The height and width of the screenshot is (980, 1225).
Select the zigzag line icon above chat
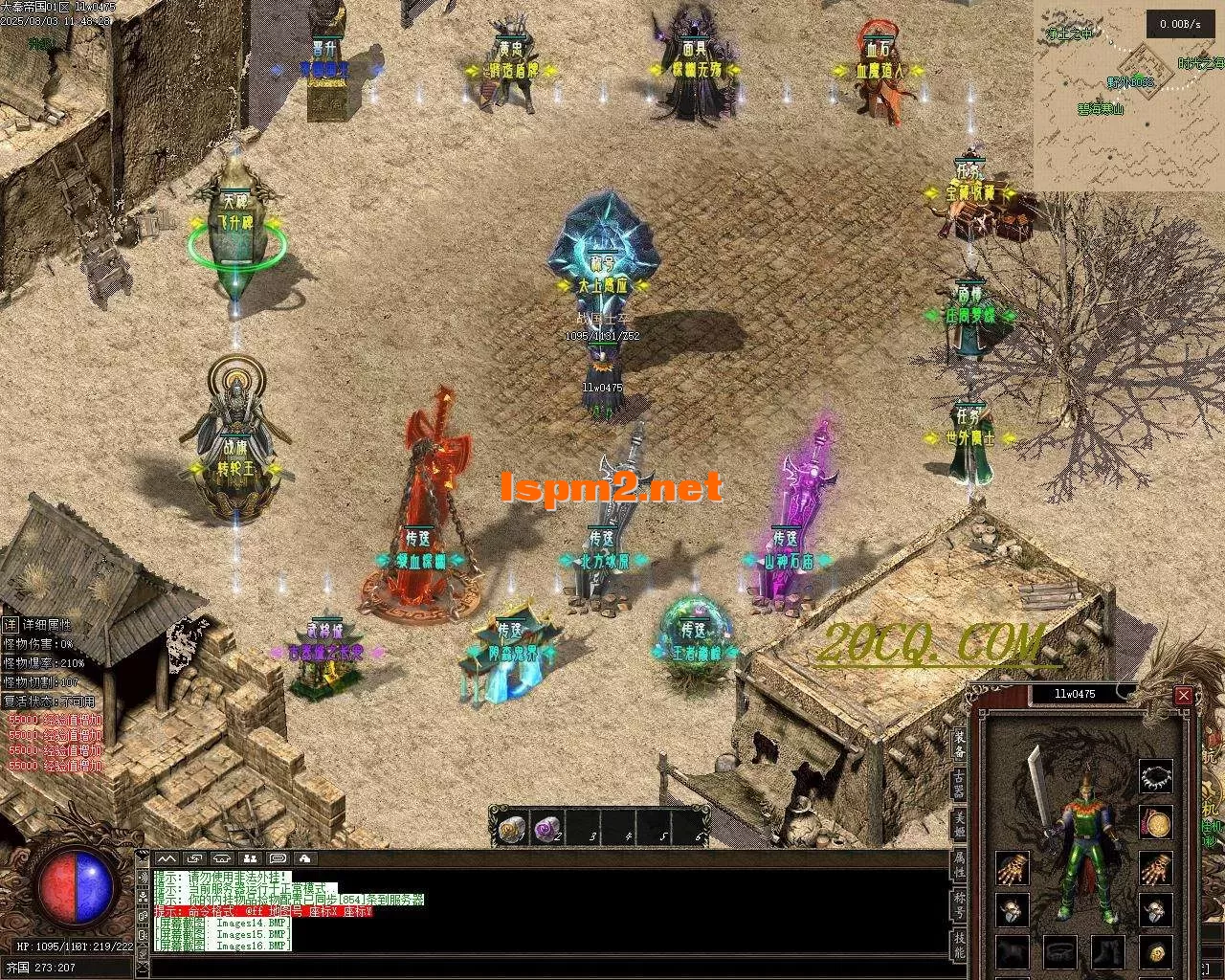(x=167, y=858)
